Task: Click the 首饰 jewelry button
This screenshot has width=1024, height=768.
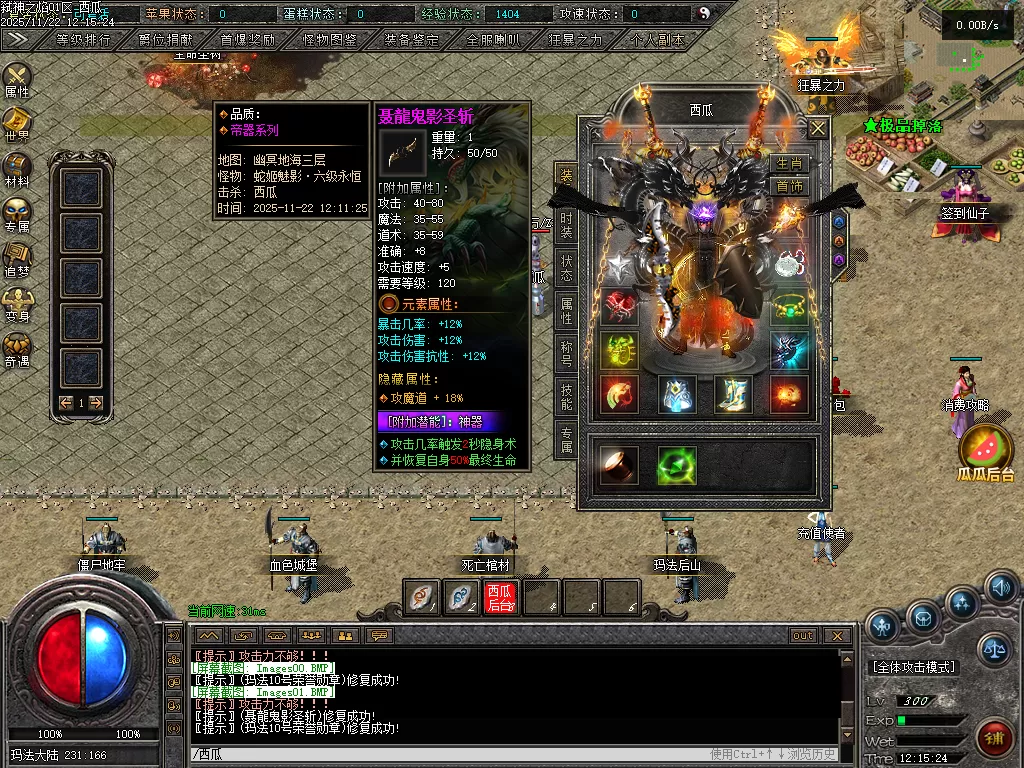Action: tap(790, 186)
